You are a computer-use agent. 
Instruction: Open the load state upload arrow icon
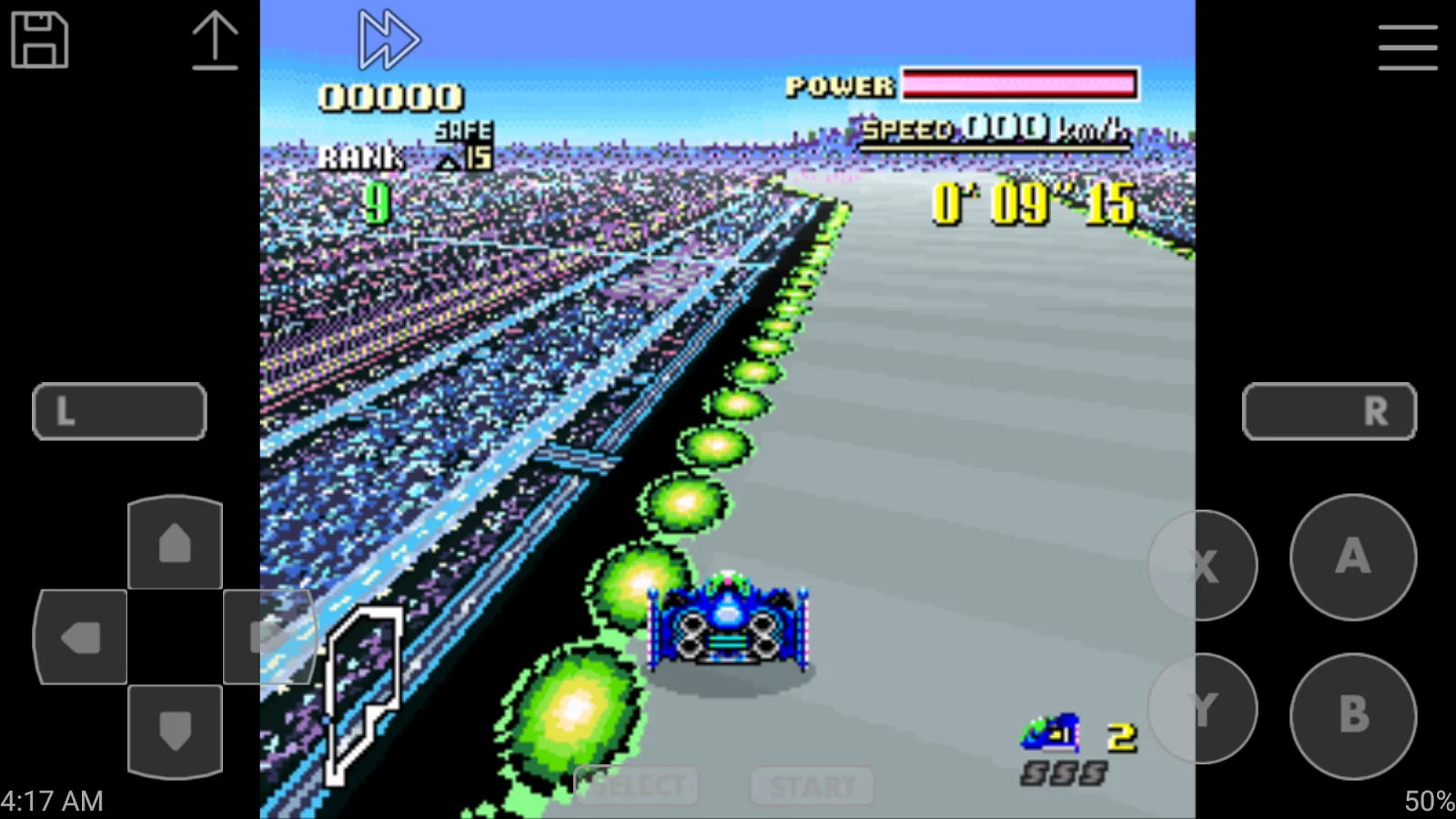215,40
